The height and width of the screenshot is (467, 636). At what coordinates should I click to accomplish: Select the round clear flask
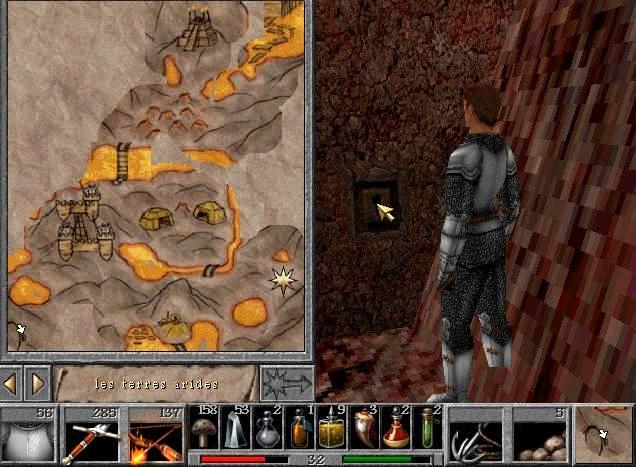pos(268,430)
